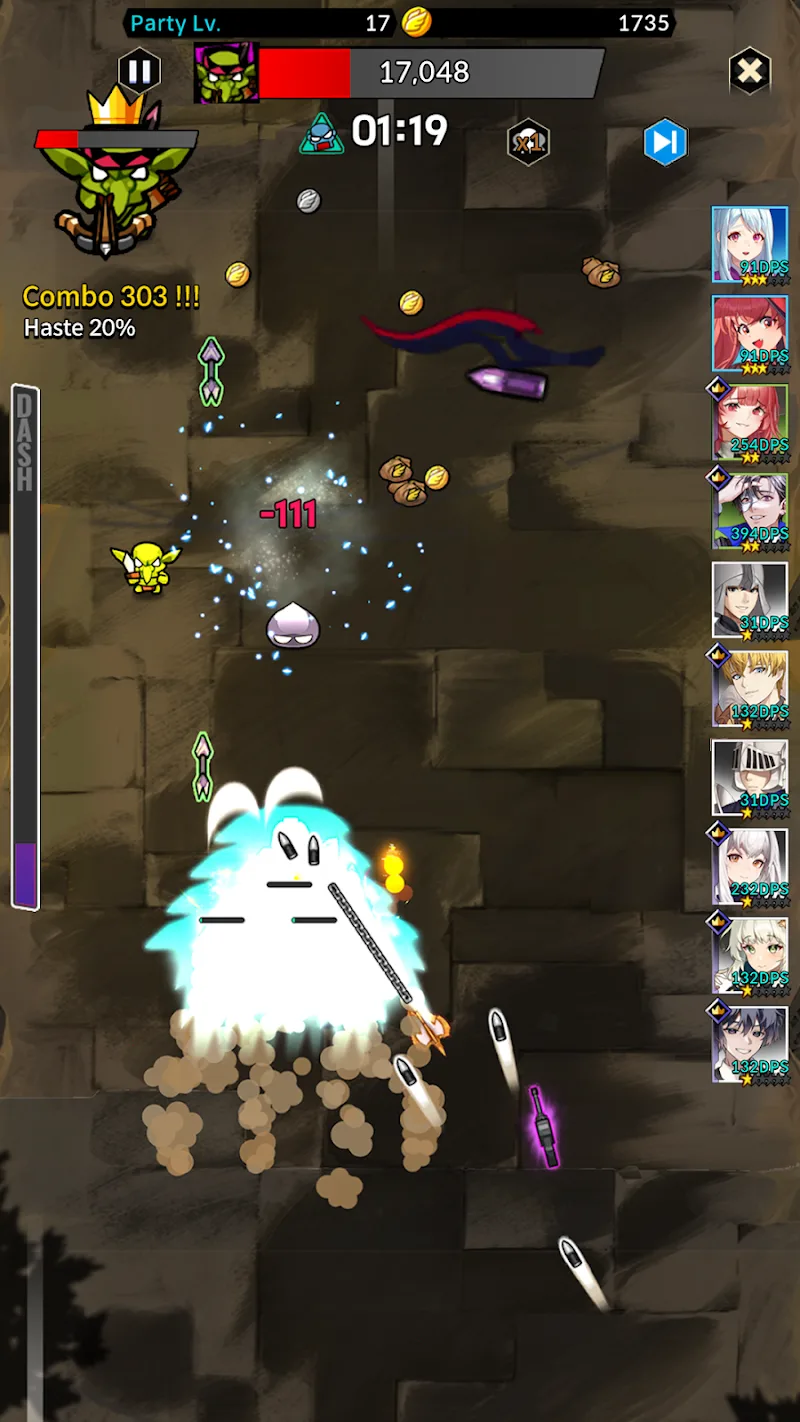Select the green-eyed hero with 132DPS
The height and width of the screenshot is (1422, 800).
pyautogui.click(x=750, y=956)
